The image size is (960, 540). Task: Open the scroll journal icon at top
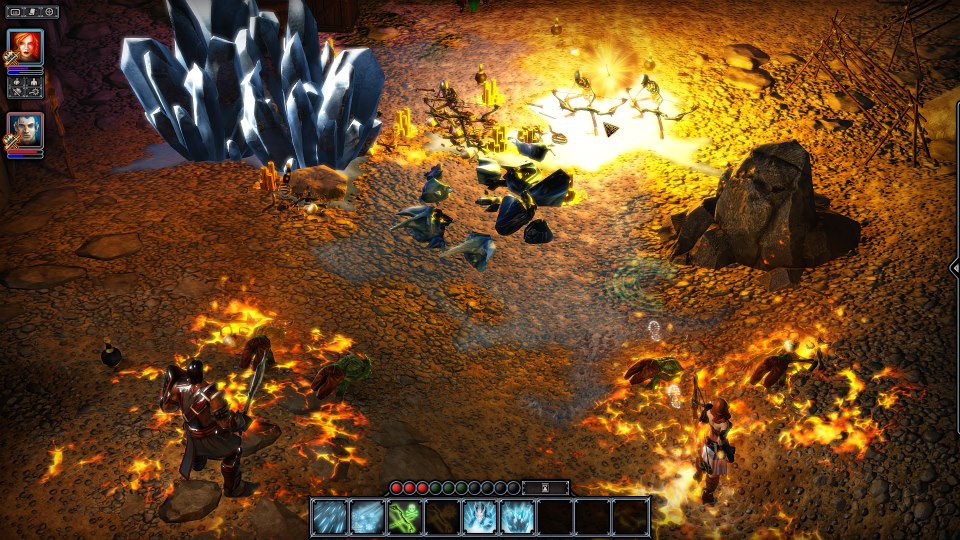pyautogui.click(x=32, y=12)
